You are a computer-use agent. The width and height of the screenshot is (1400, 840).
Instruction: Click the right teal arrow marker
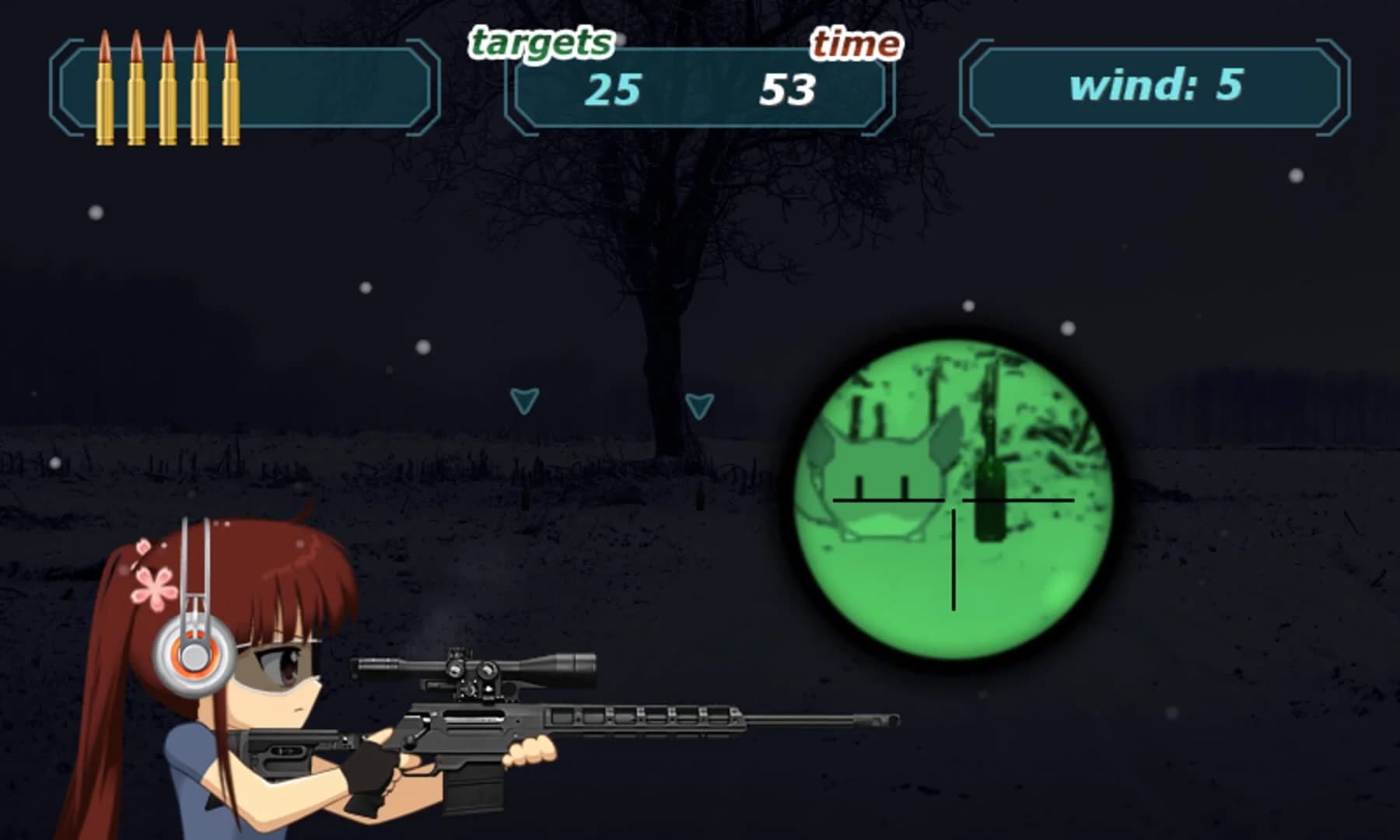pos(698,404)
